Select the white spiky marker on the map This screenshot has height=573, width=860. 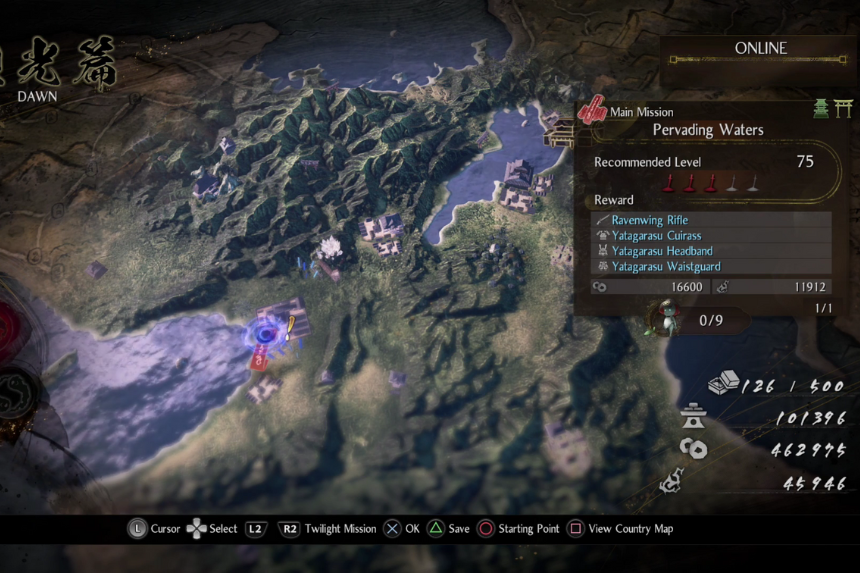(329, 247)
